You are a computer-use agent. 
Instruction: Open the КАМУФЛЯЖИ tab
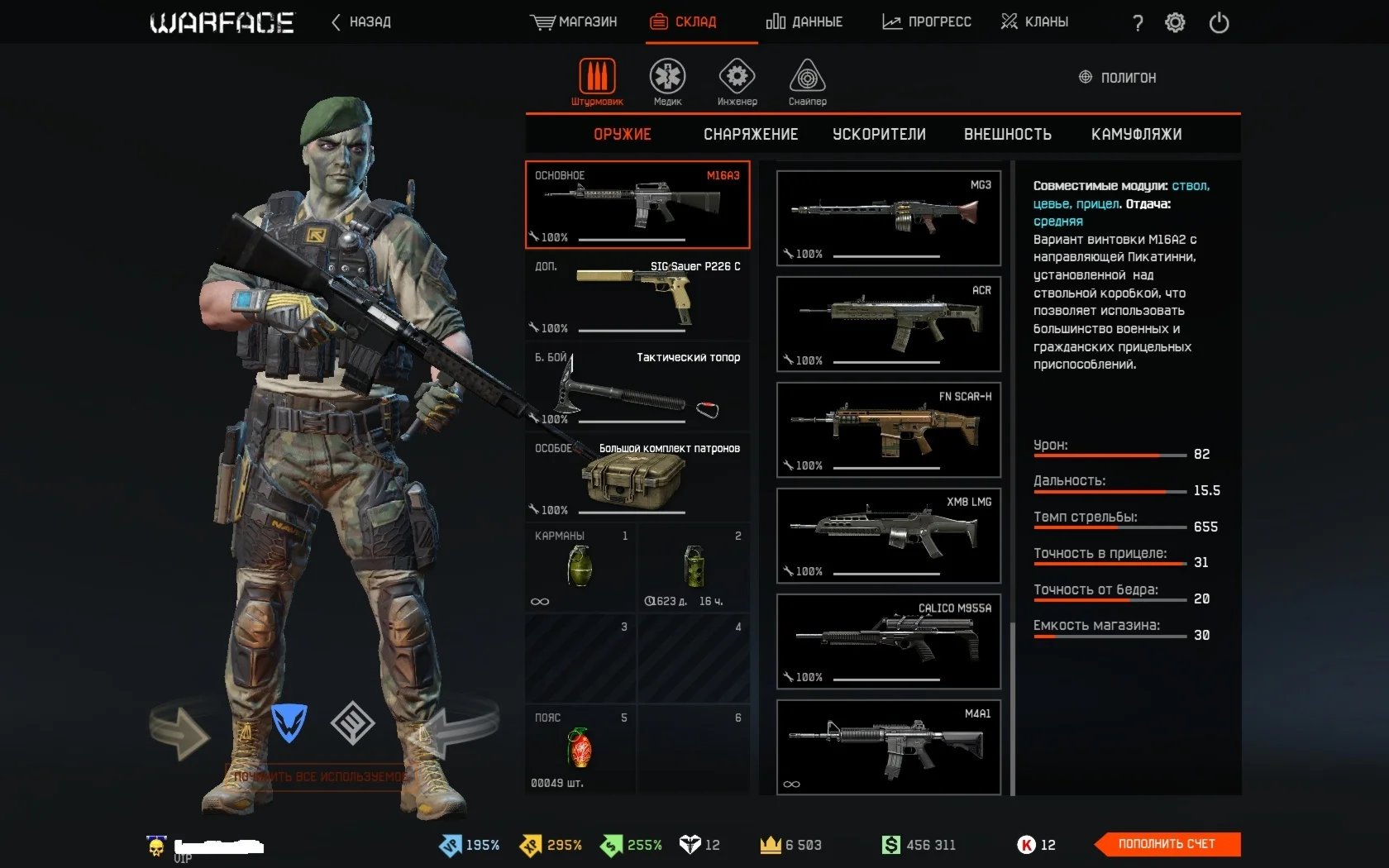pos(1136,135)
